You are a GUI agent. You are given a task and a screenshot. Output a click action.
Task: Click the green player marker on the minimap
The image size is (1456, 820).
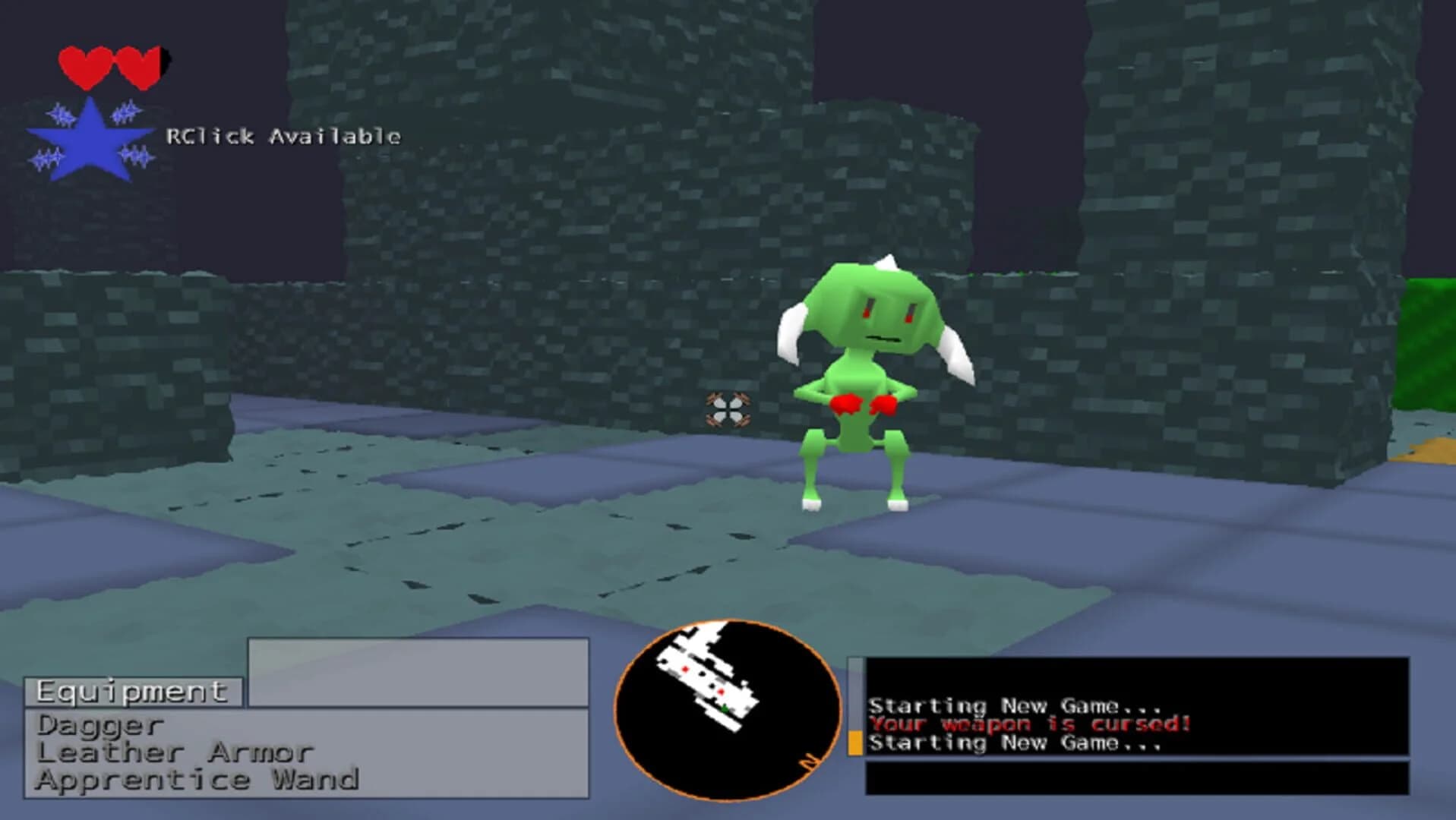(725, 709)
